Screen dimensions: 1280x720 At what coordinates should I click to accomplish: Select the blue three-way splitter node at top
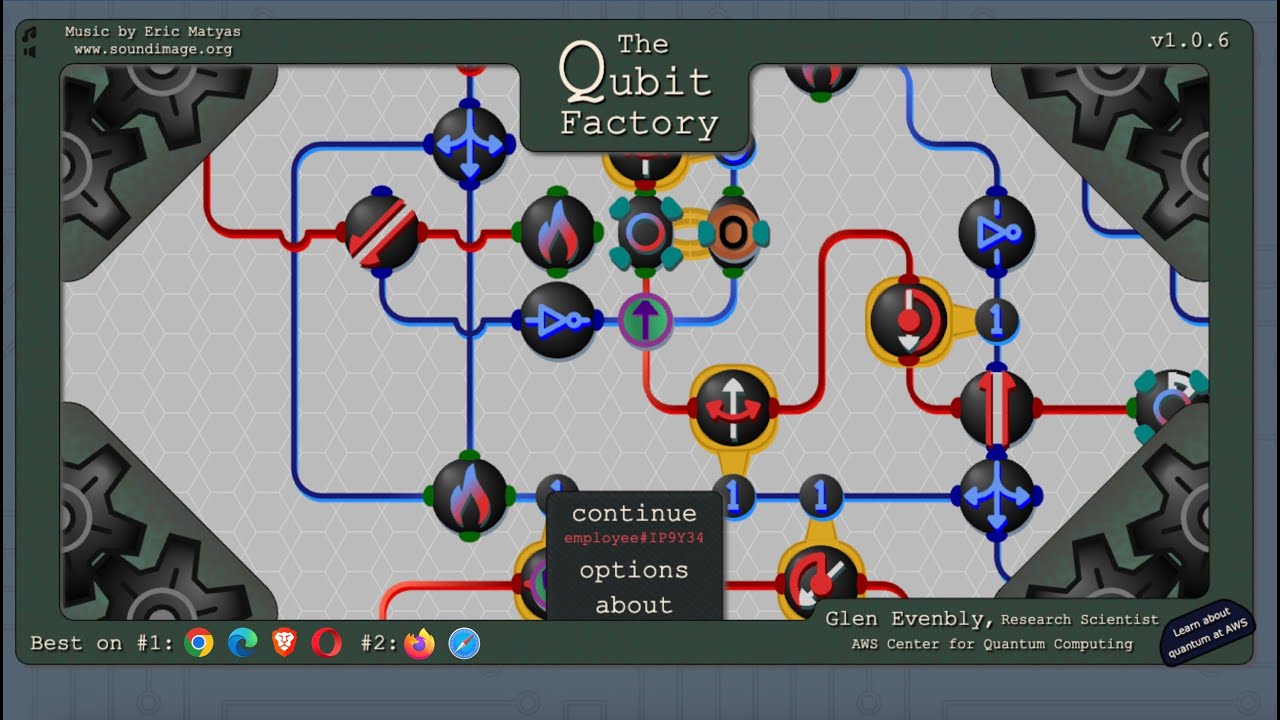click(470, 143)
